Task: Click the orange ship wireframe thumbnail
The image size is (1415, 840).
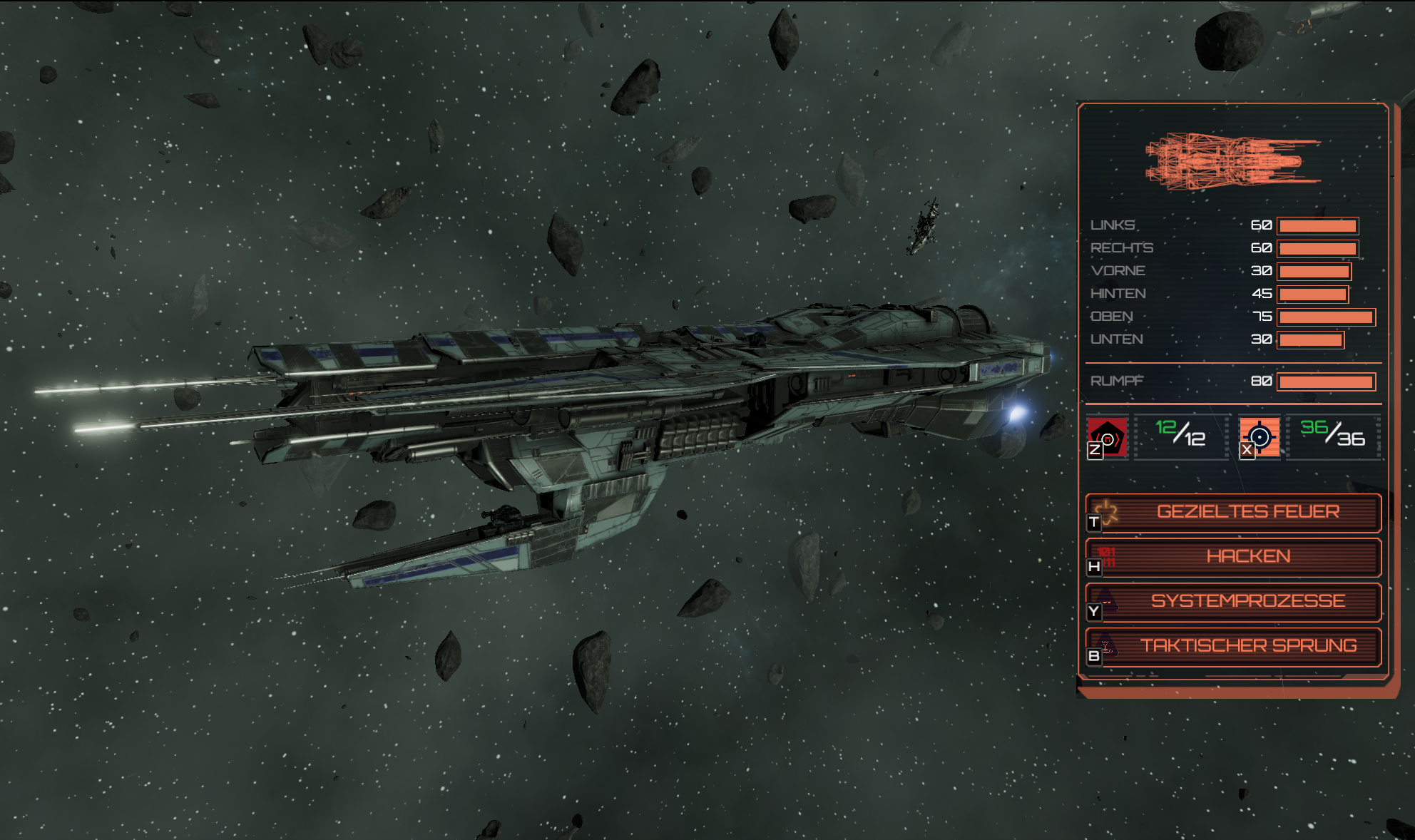Action: 1232,161
